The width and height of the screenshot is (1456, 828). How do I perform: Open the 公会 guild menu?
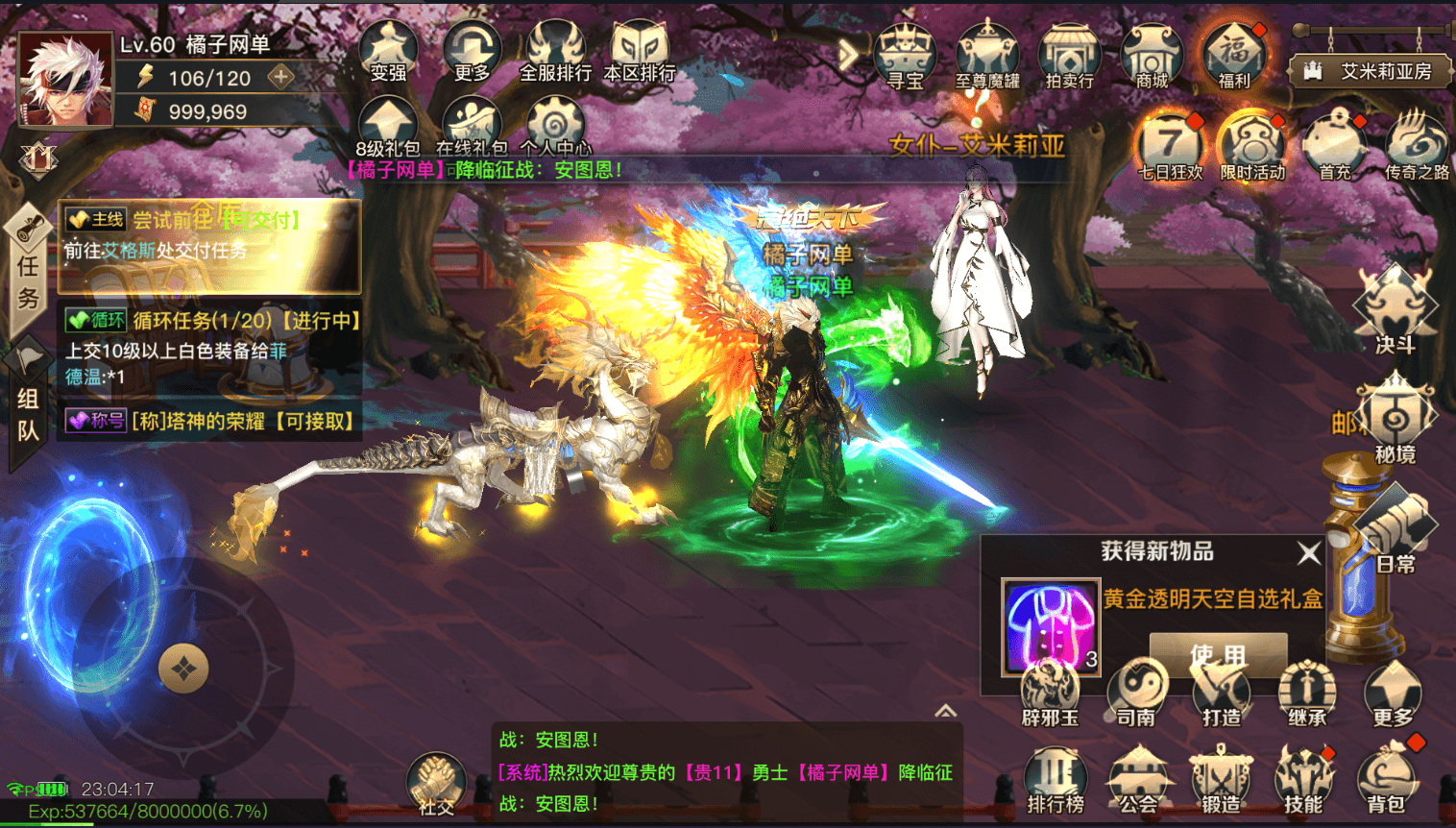pos(1138,780)
